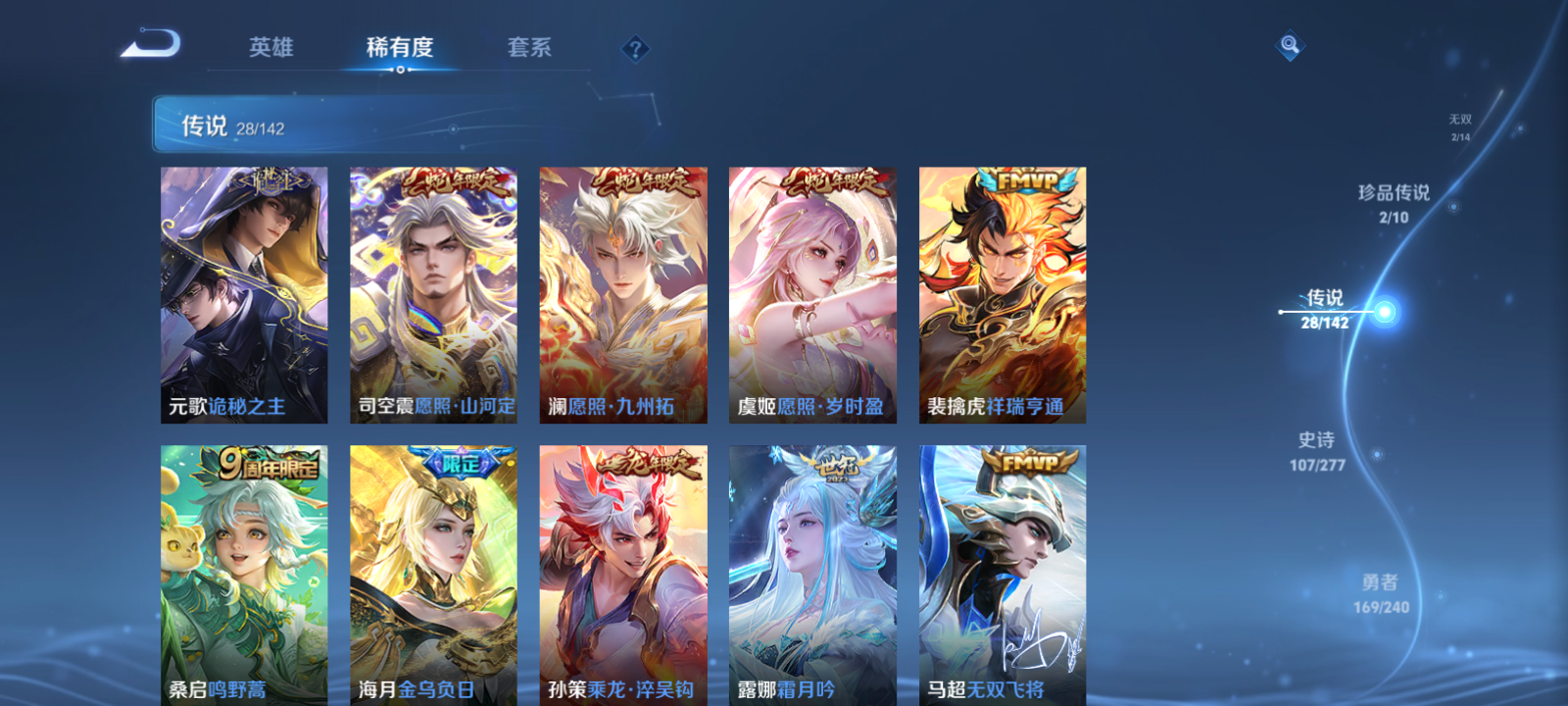The height and width of the screenshot is (706, 1568).
Task: Open the 元歌 诡秘之主 skin card
Action: pyautogui.click(x=241, y=294)
